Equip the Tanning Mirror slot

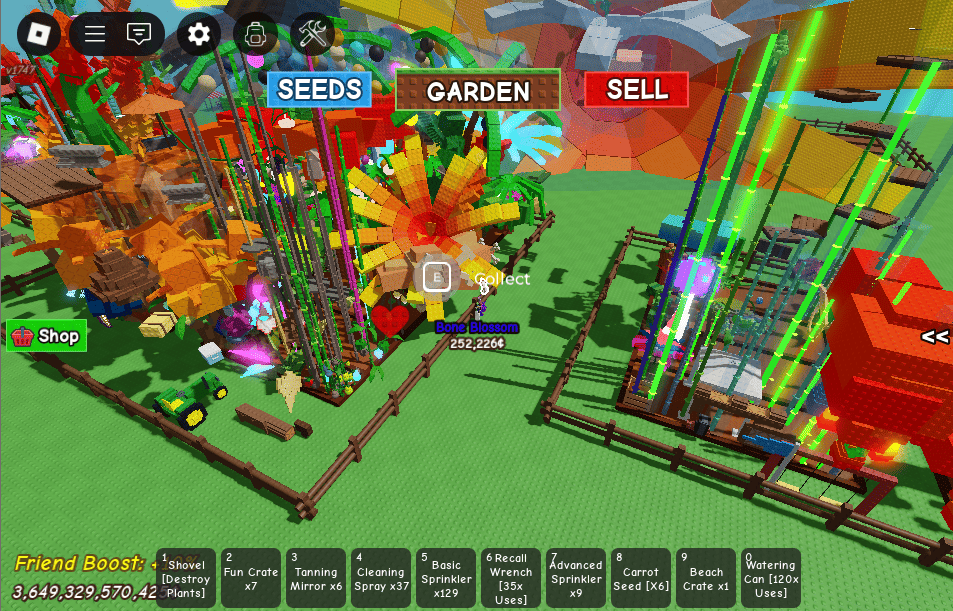(x=316, y=578)
